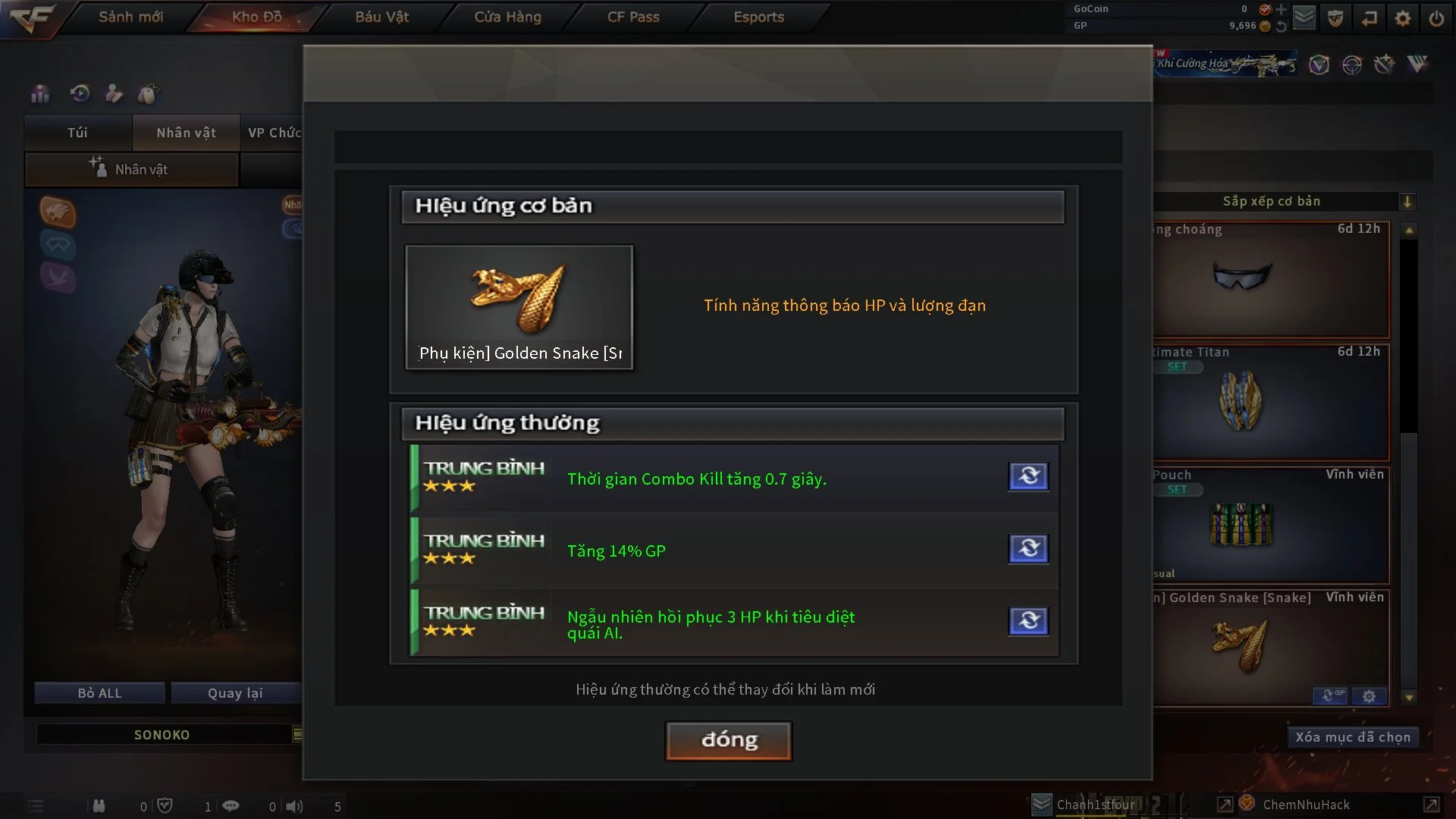The width and height of the screenshot is (1456, 819).
Task: Click Xóa mục đã chọn button
Action: [x=1353, y=737]
